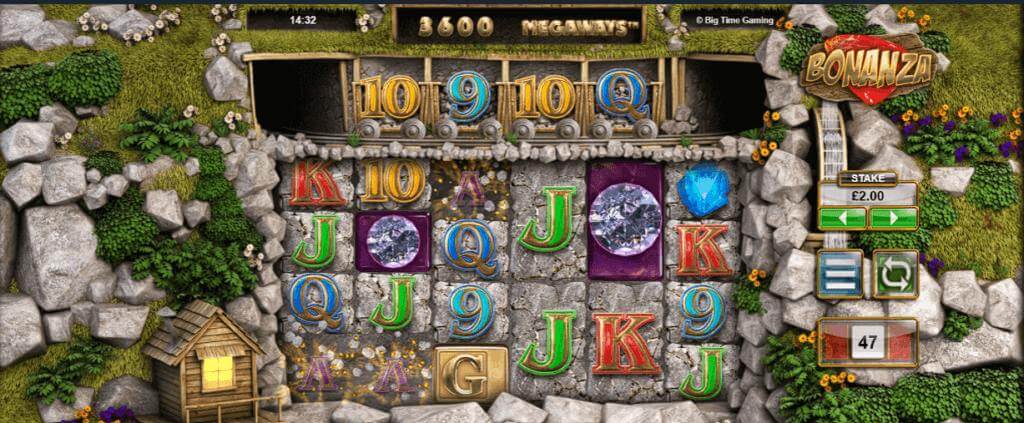Activate the green autoplay arrows button
Viewport: 1024px width, 423px height.
(x=895, y=274)
